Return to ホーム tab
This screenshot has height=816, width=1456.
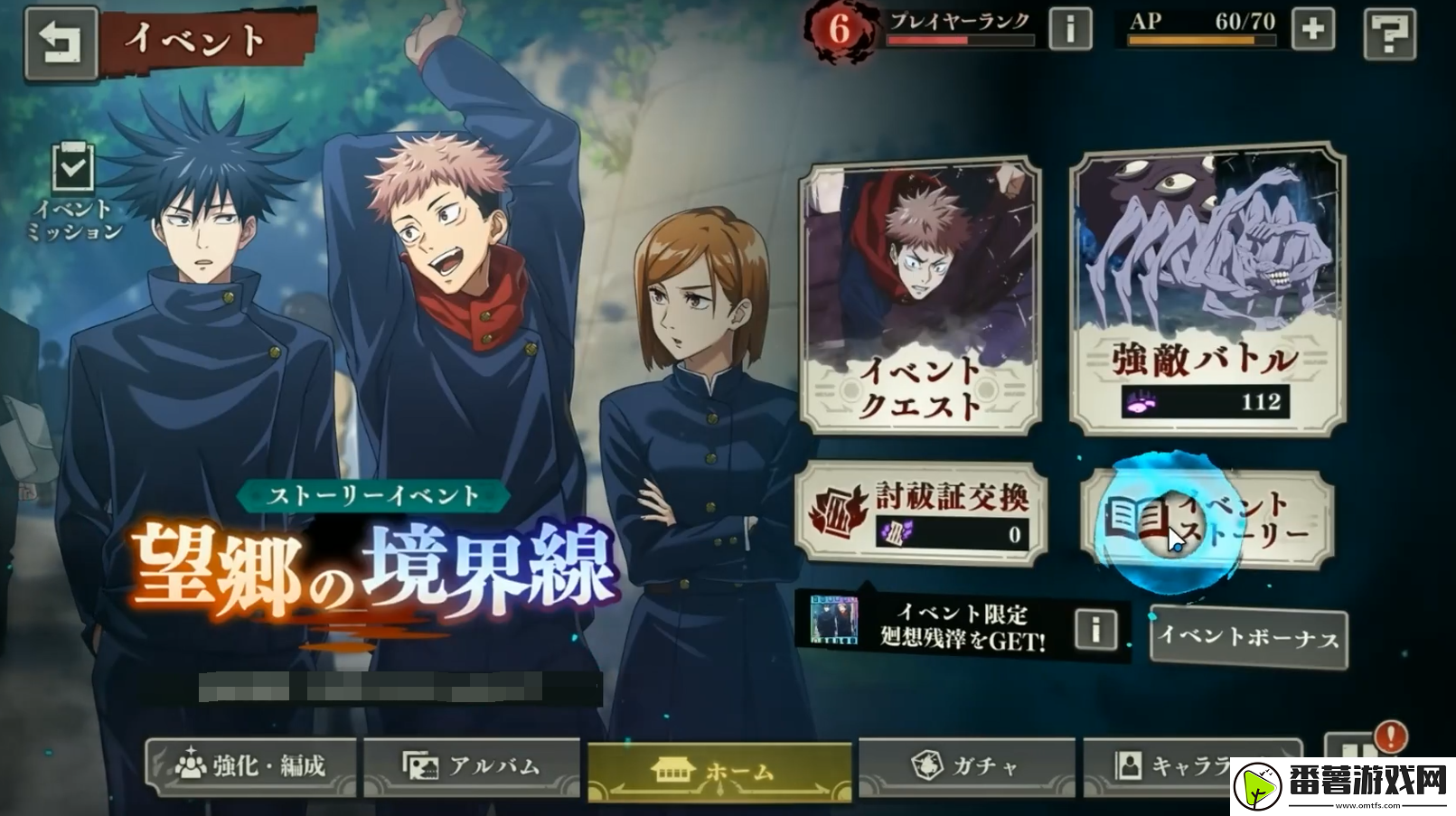(719, 770)
